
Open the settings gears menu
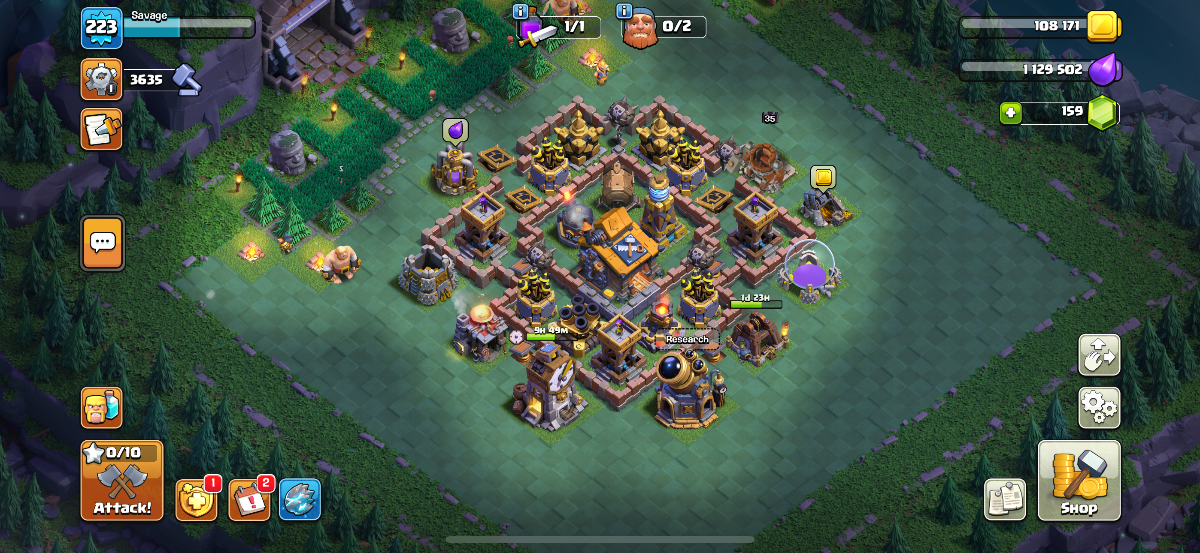coord(1099,408)
